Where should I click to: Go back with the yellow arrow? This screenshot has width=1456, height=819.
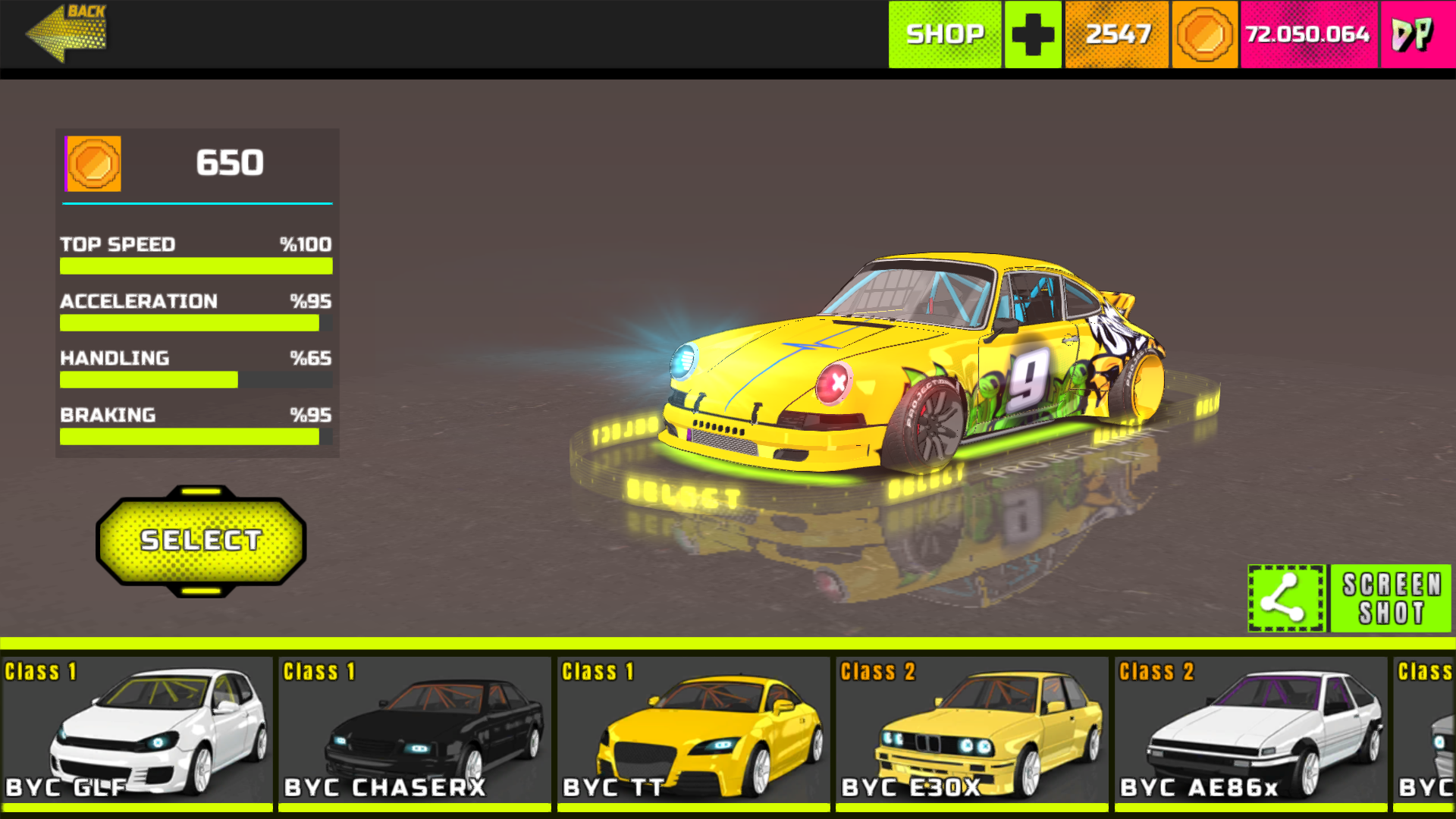[x=66, y=33]
